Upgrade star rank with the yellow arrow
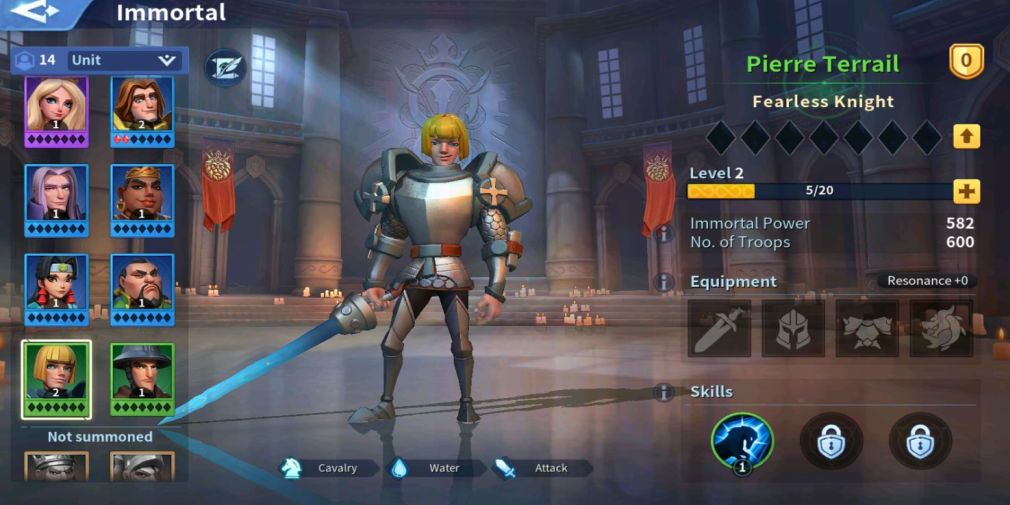The height and width of the screenshot is (505, 1010). tap(966, 136)
